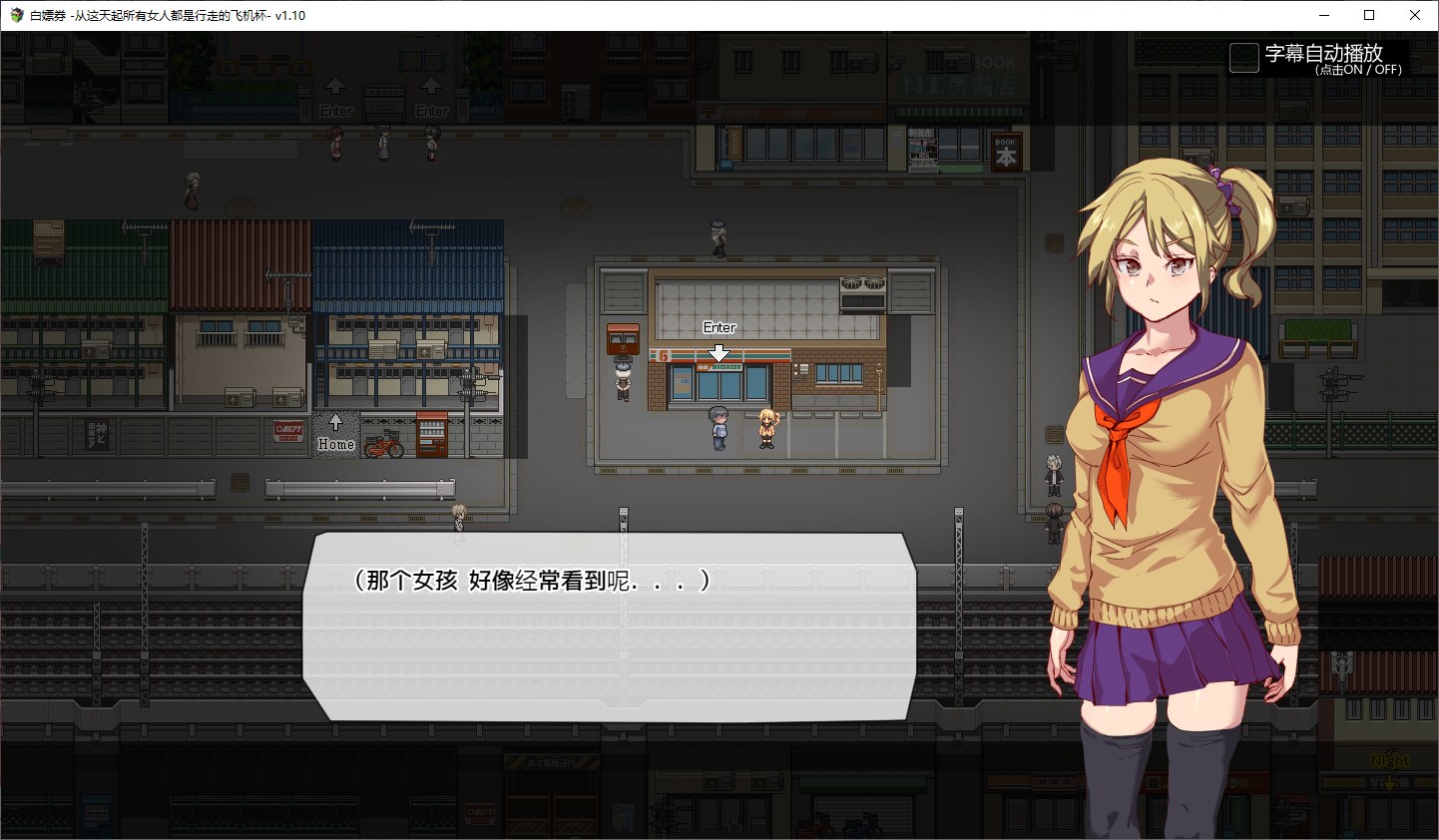Advance the dialogue text box

609,627
